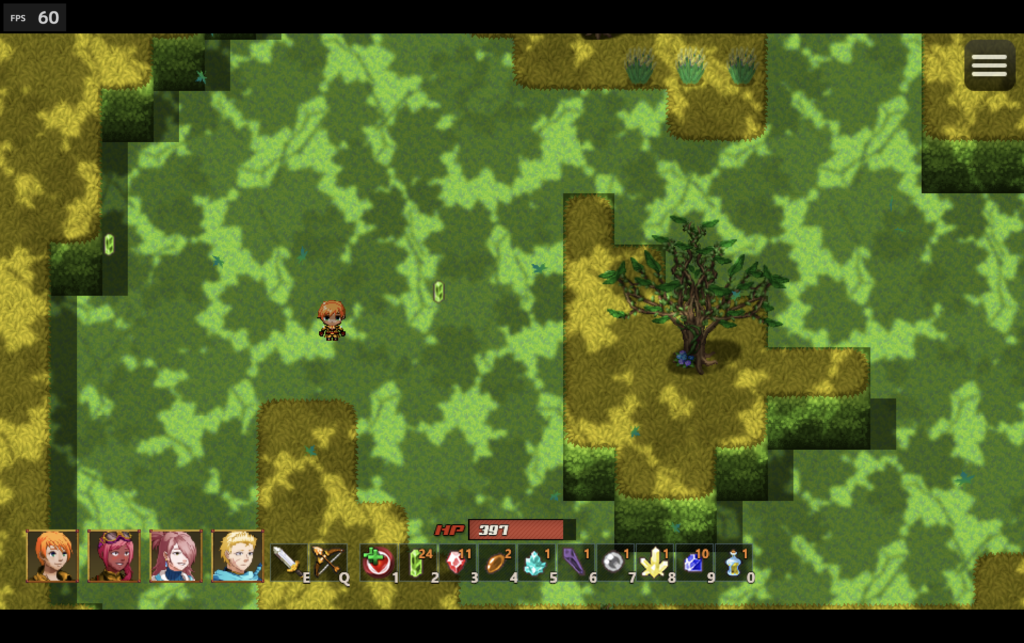Activate the silver orb item slot
1024x643 pixels.
[614, 562]
